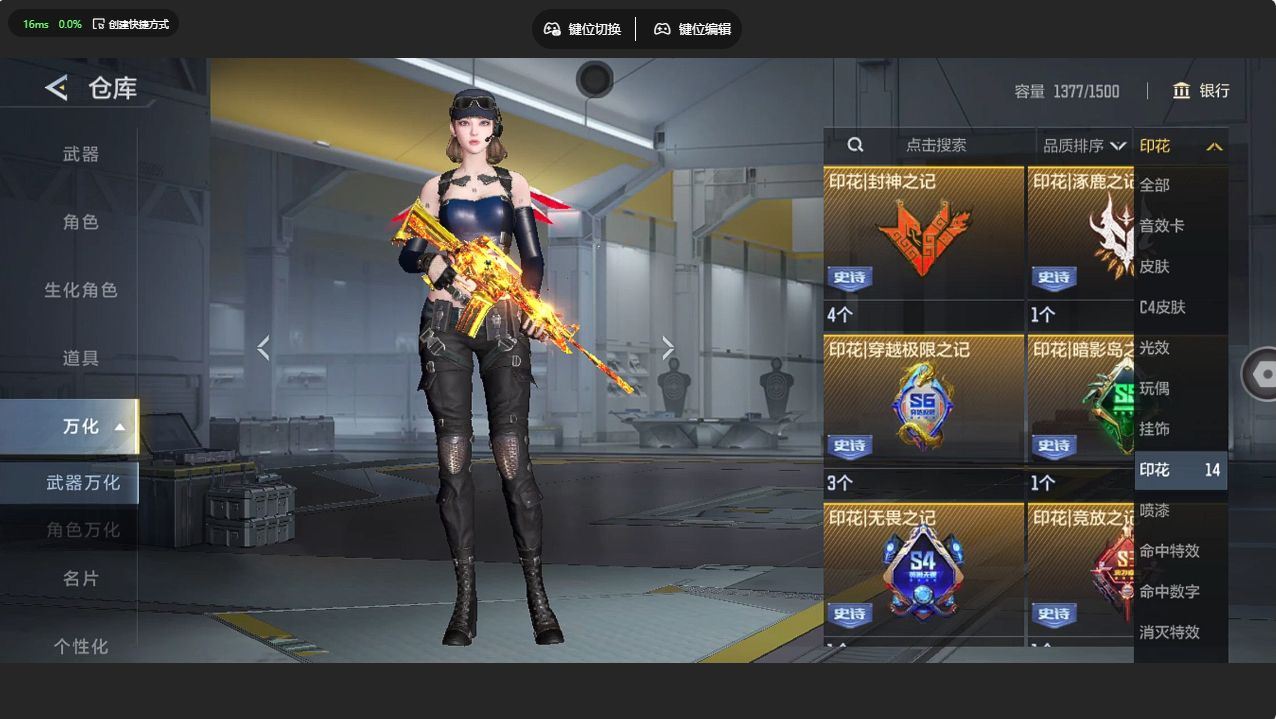The height and width of the screenshot is (719, 1276).
Task: Open the 名片 category
Action: click(81, 578)
